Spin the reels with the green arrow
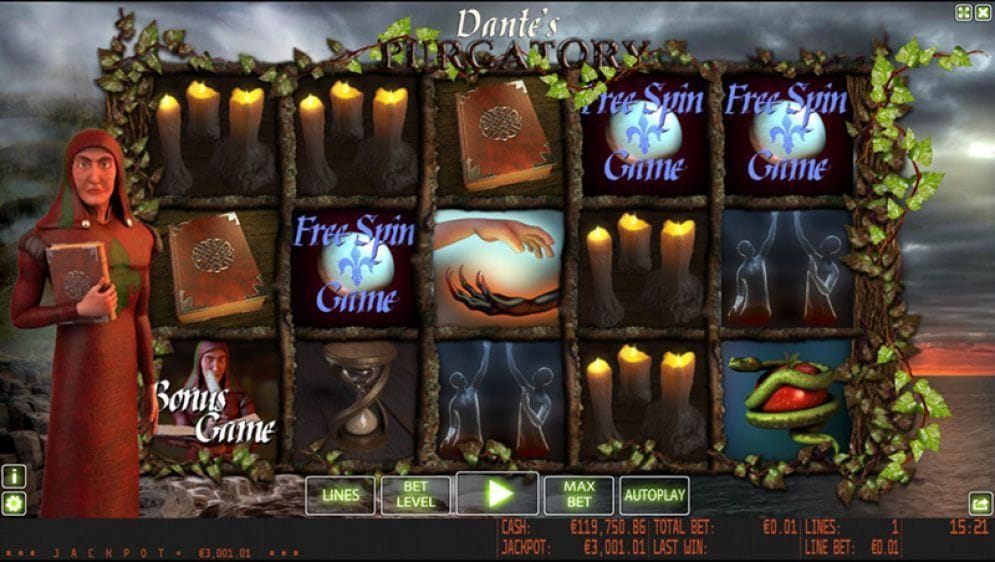This screenshot has height=562, width=995. (497, 494)
